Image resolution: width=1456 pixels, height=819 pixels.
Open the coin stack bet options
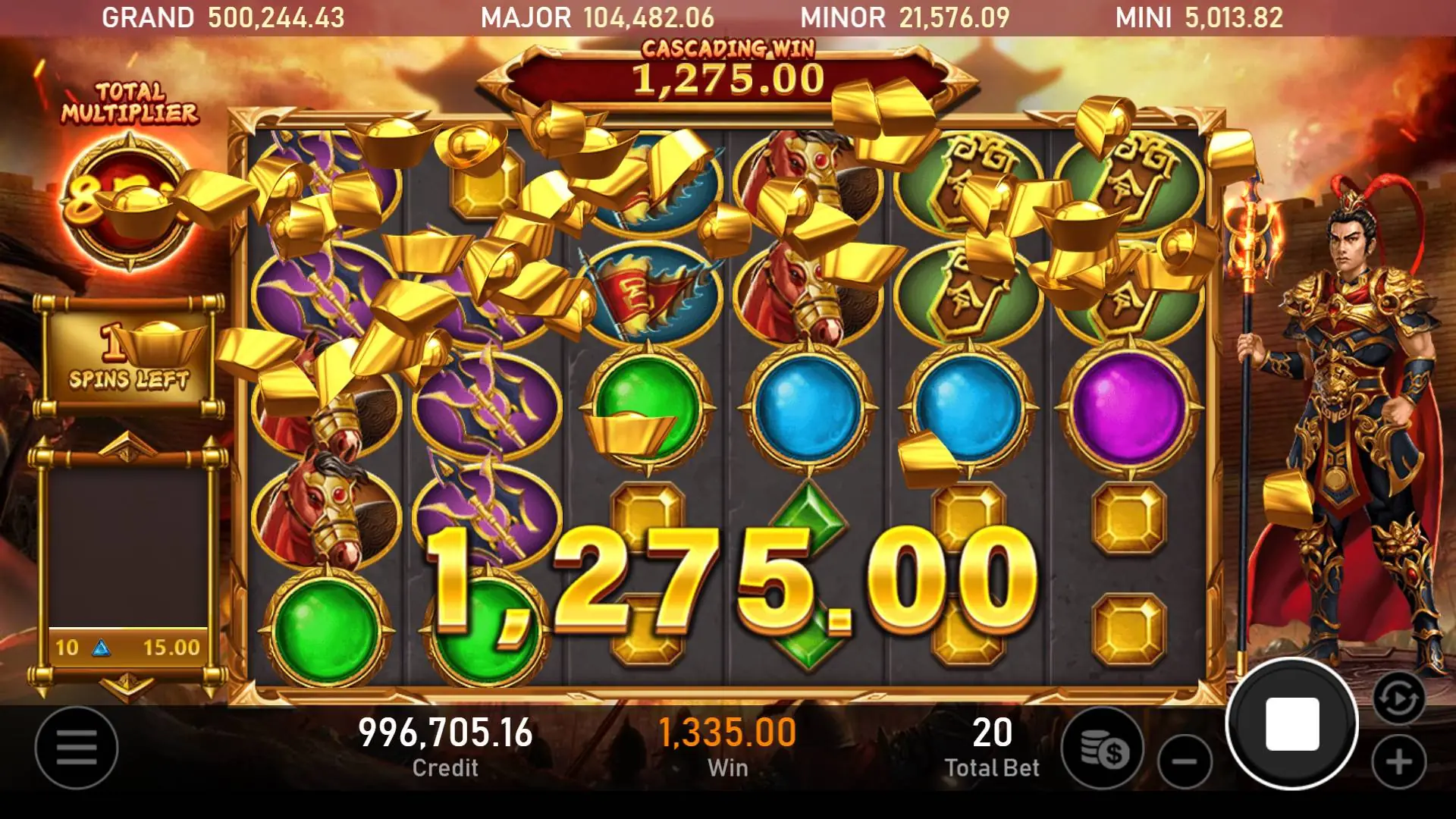(x=1103, y=749)
